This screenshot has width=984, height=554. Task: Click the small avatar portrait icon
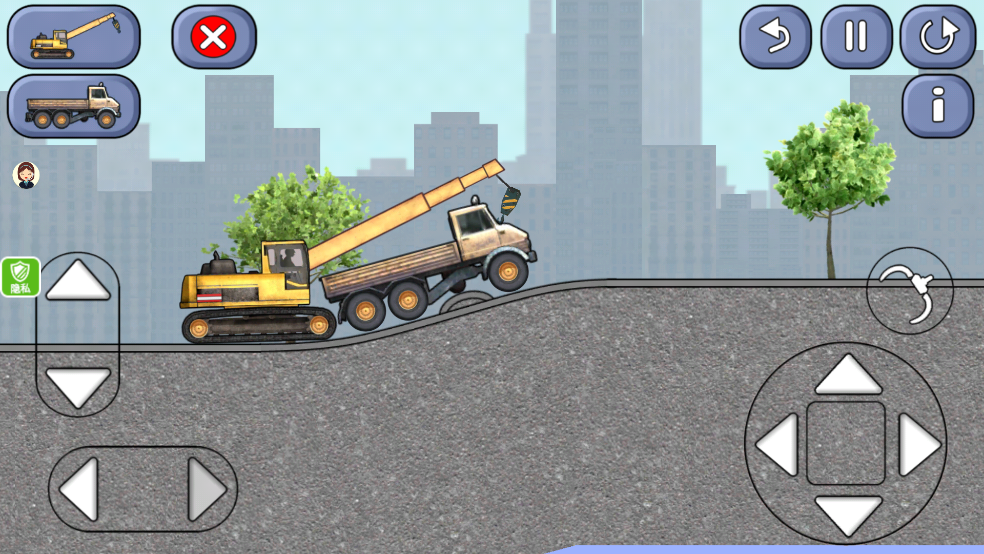[x=26, y=175]
